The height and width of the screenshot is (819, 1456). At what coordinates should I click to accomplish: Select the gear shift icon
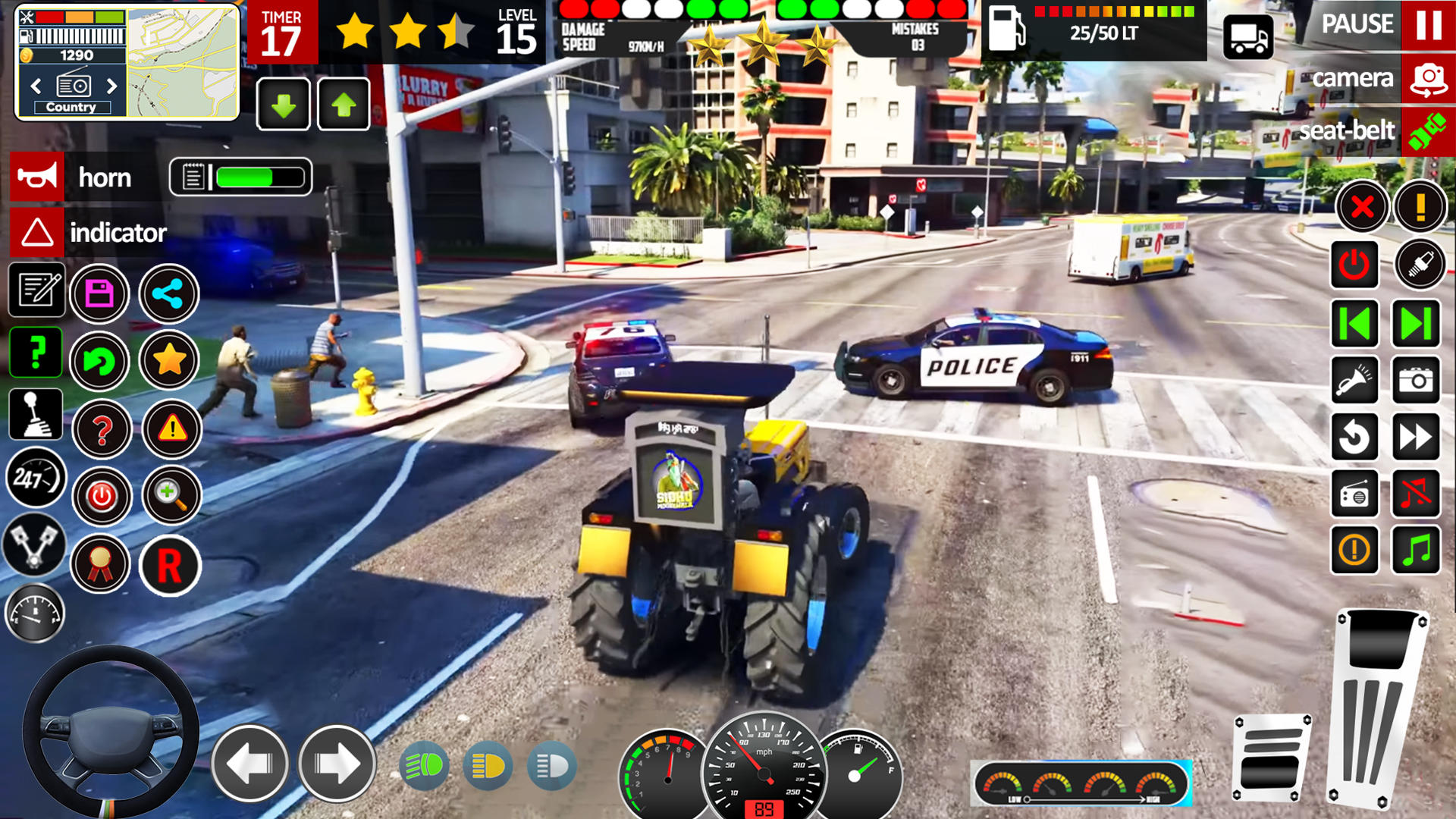coord(34,415)
